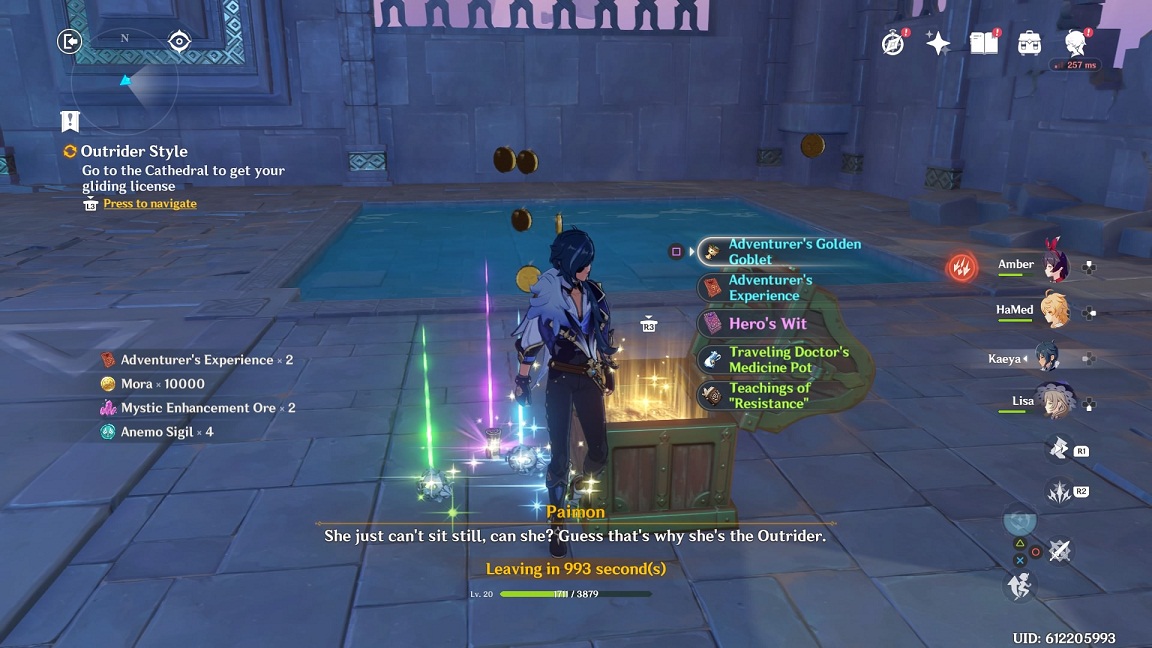Toggle the eye icon beside the compass

[x=179, y=41]
